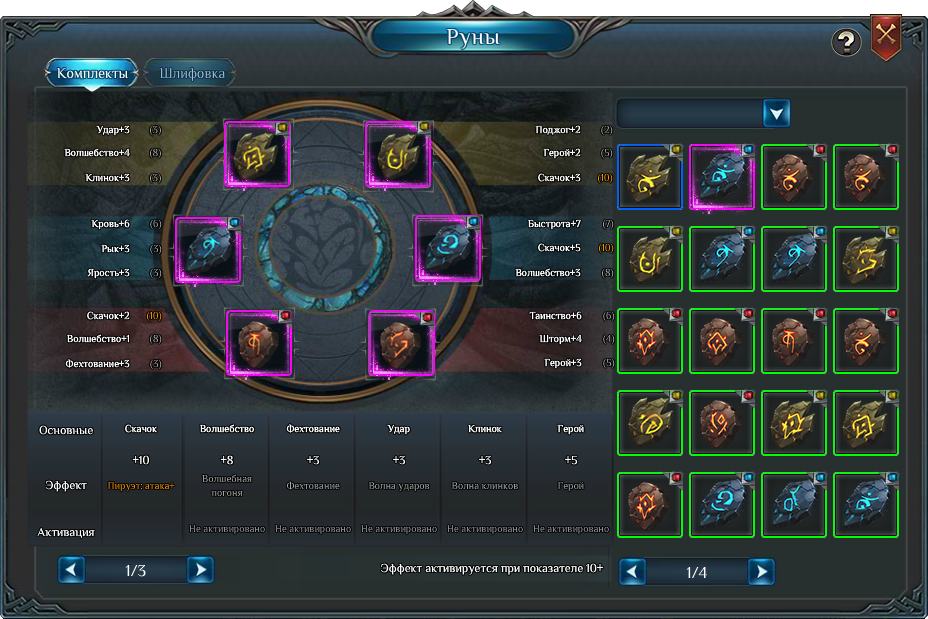Screen dimensions: 928x619
Task: Select the blue-bordered yellow rune in inventory
Action: (x=650, y=178)
